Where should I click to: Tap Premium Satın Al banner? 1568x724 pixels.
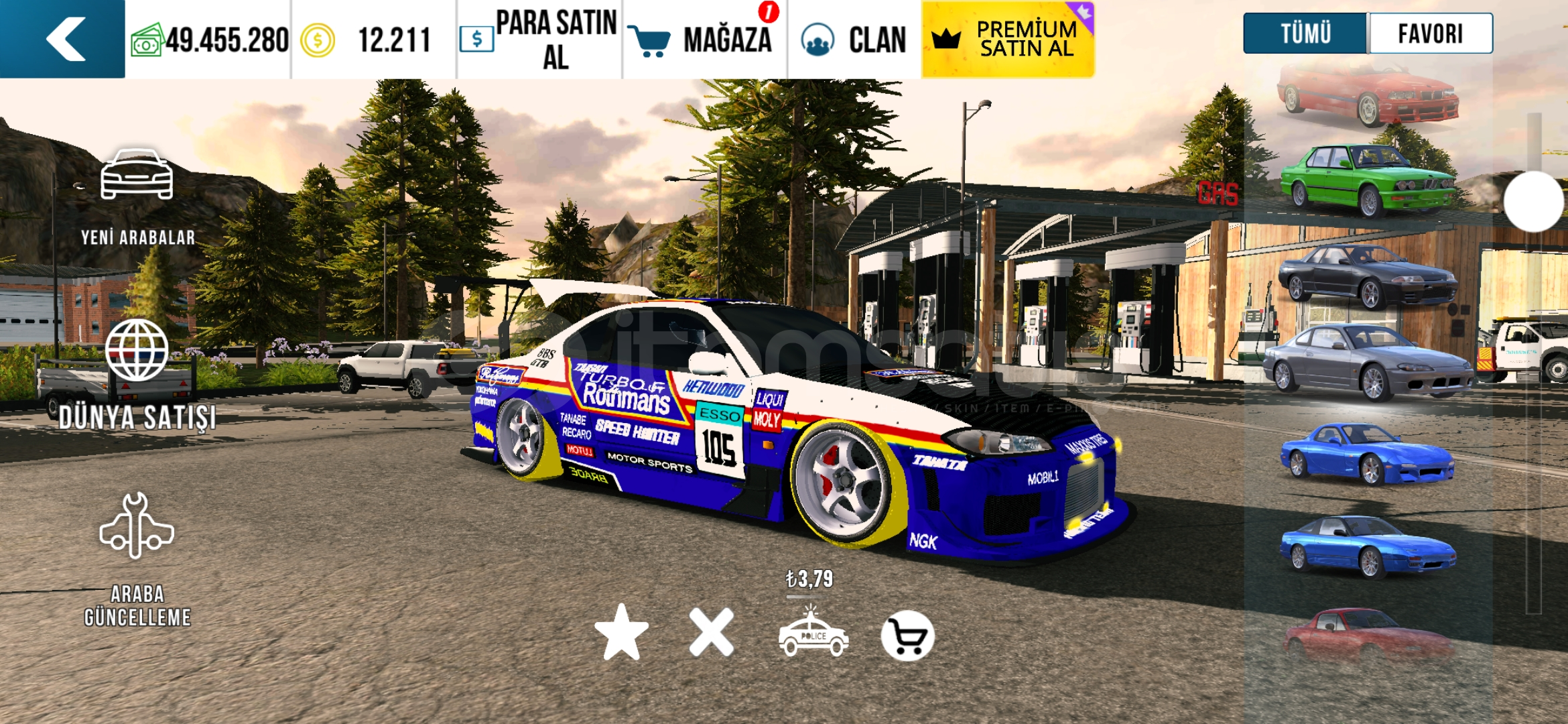1008,39
